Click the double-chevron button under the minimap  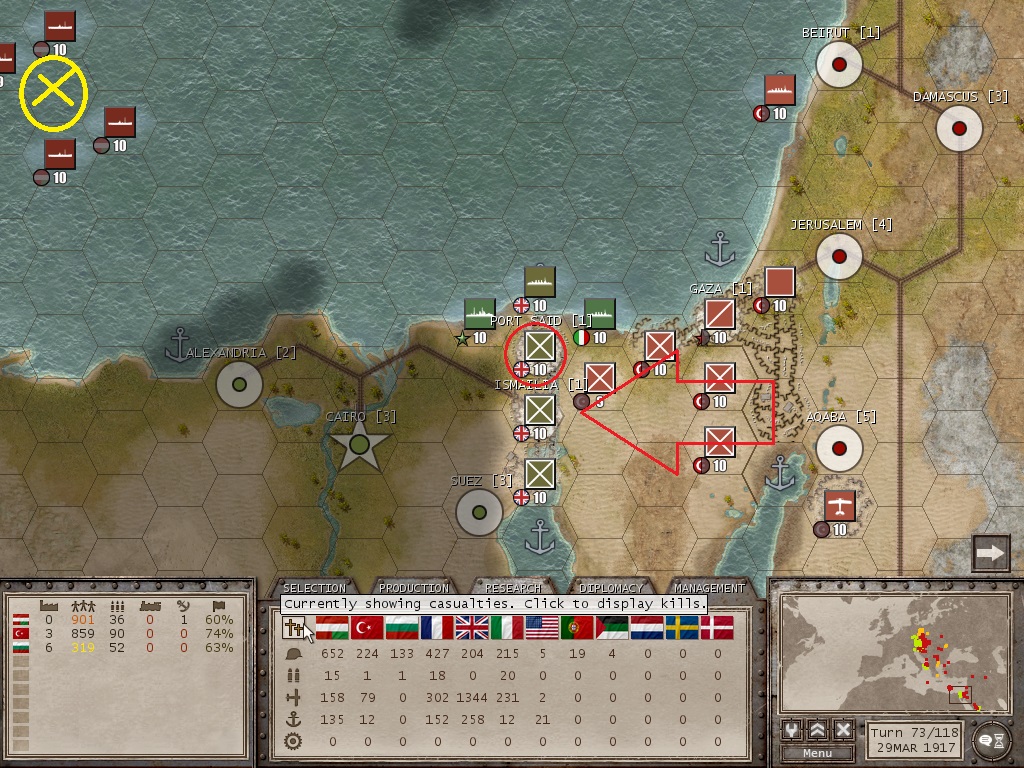coord(817,730)
